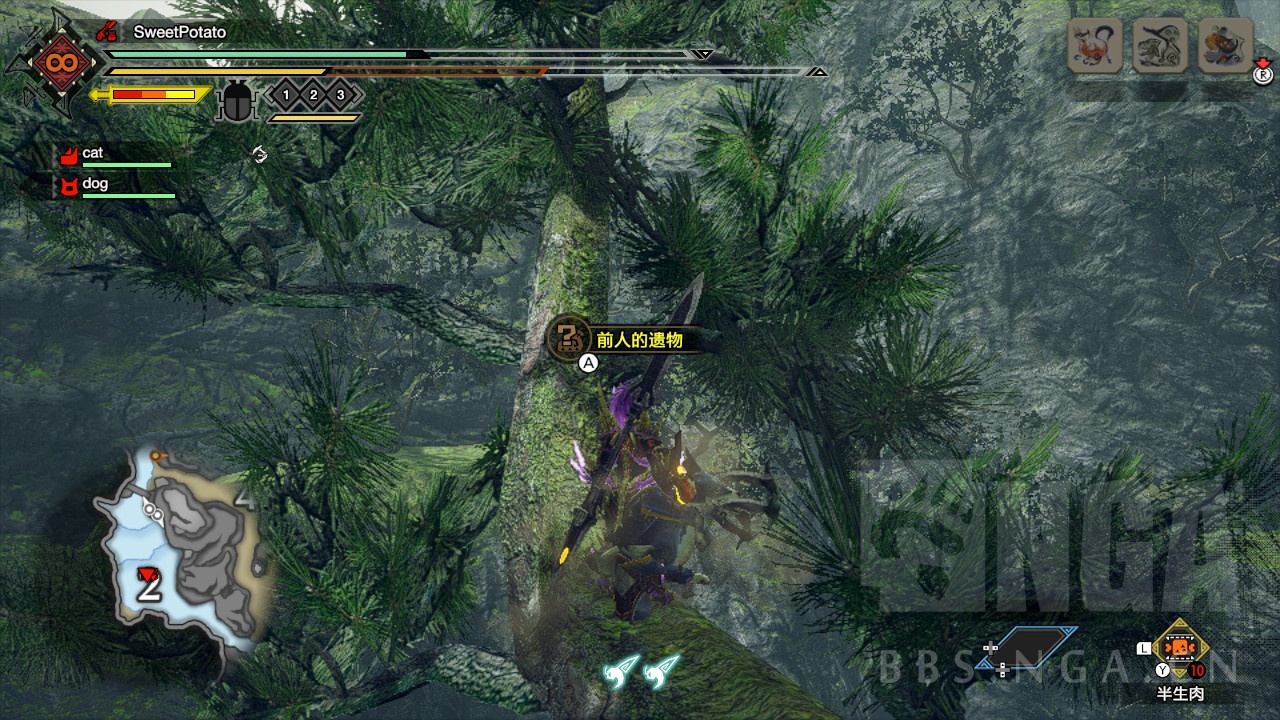Viewport: 1280px width, 720px height.
Task: Select the dog buddy entry
Action: (95, 184)
